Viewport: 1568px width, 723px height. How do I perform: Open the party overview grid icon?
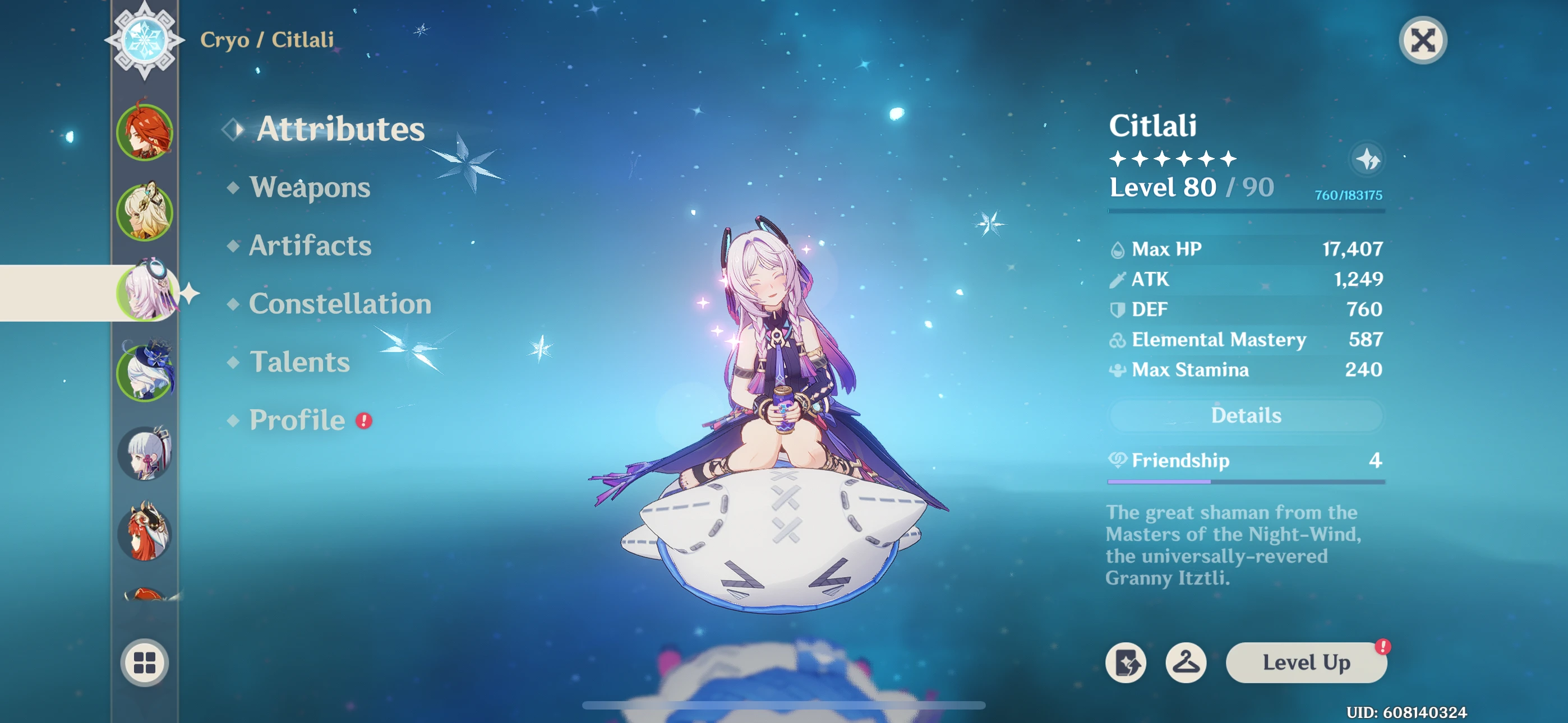[144, 664]
